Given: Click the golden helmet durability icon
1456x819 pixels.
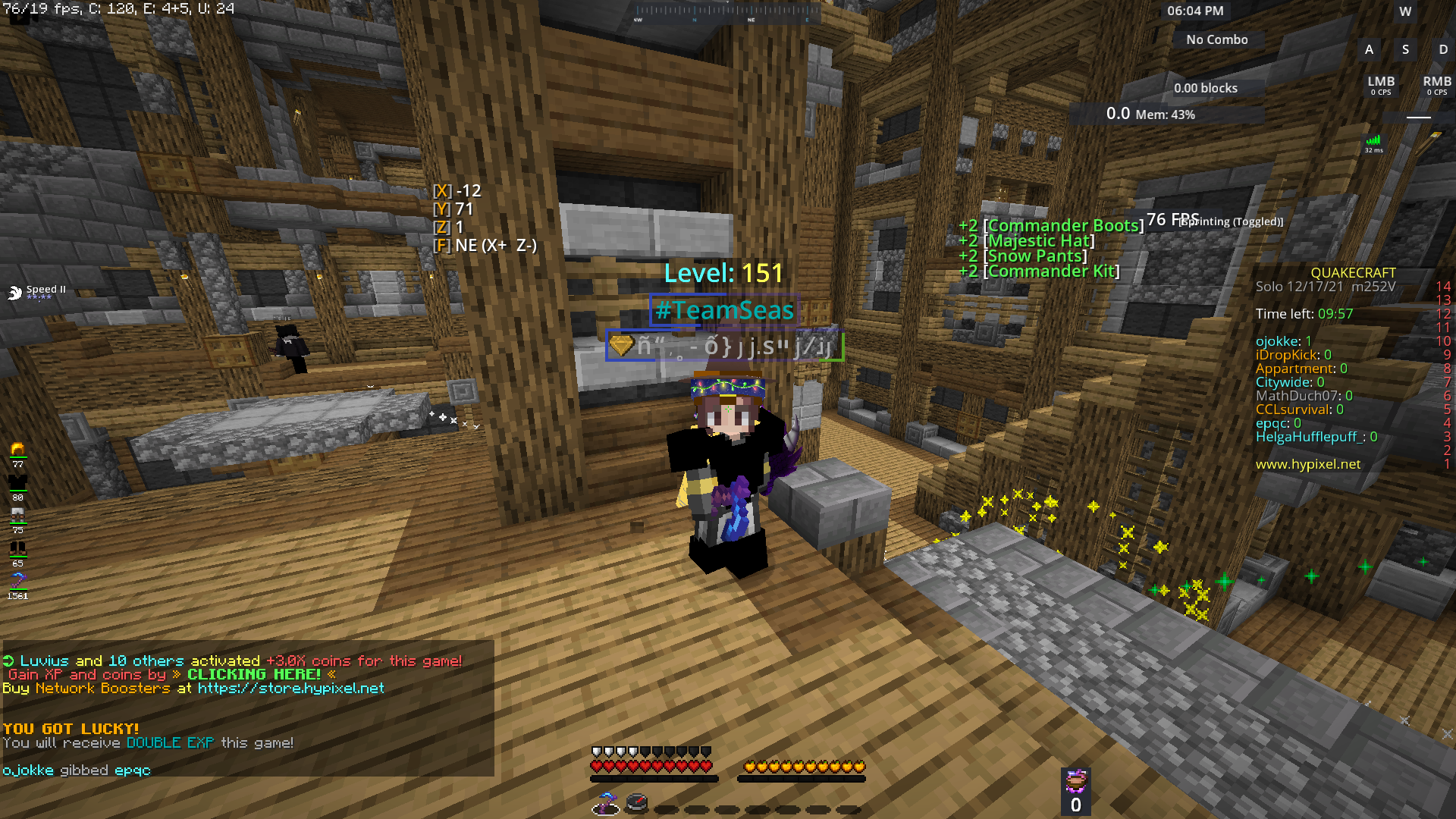Looking at the screenshot, I should click(17, 449).
